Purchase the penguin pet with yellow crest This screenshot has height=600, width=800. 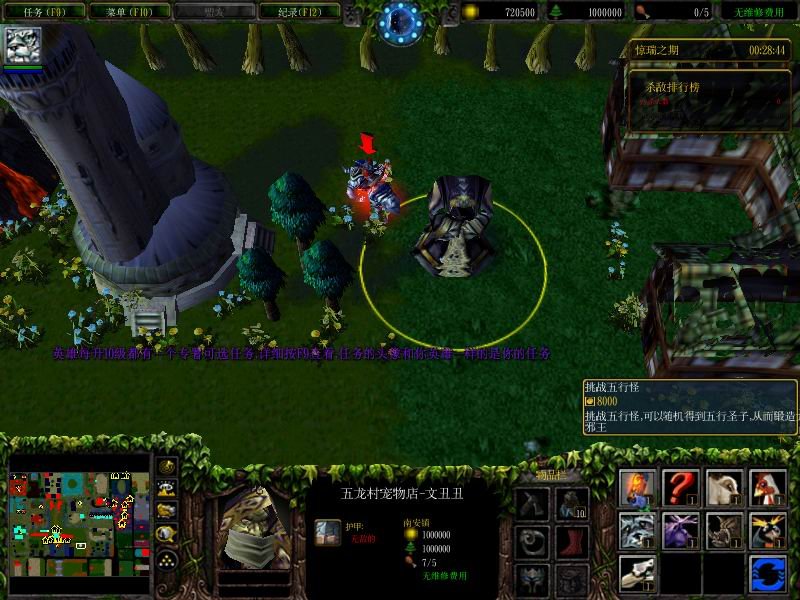tap(769, 531)
